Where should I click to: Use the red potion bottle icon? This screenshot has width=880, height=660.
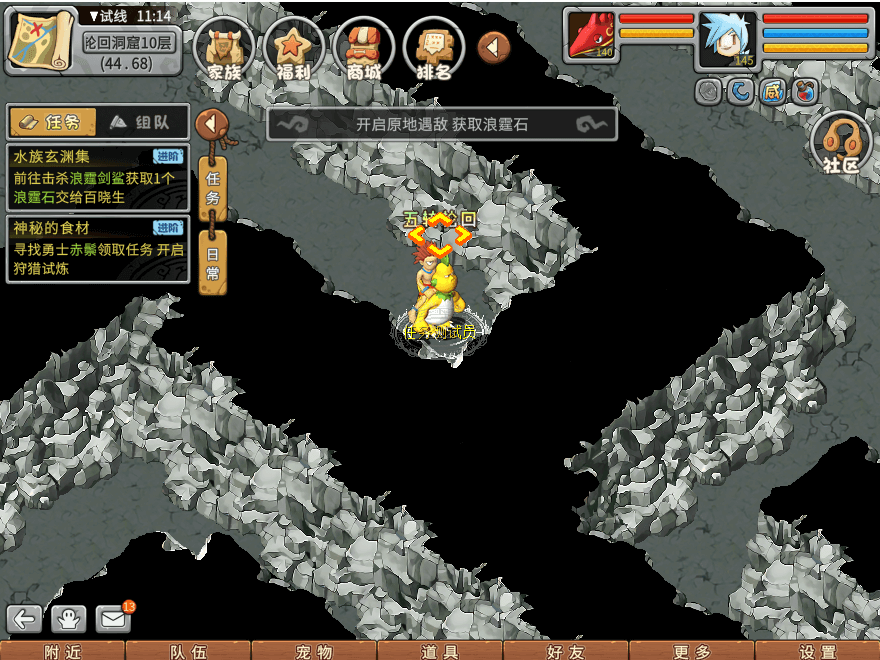coord(803,92)
